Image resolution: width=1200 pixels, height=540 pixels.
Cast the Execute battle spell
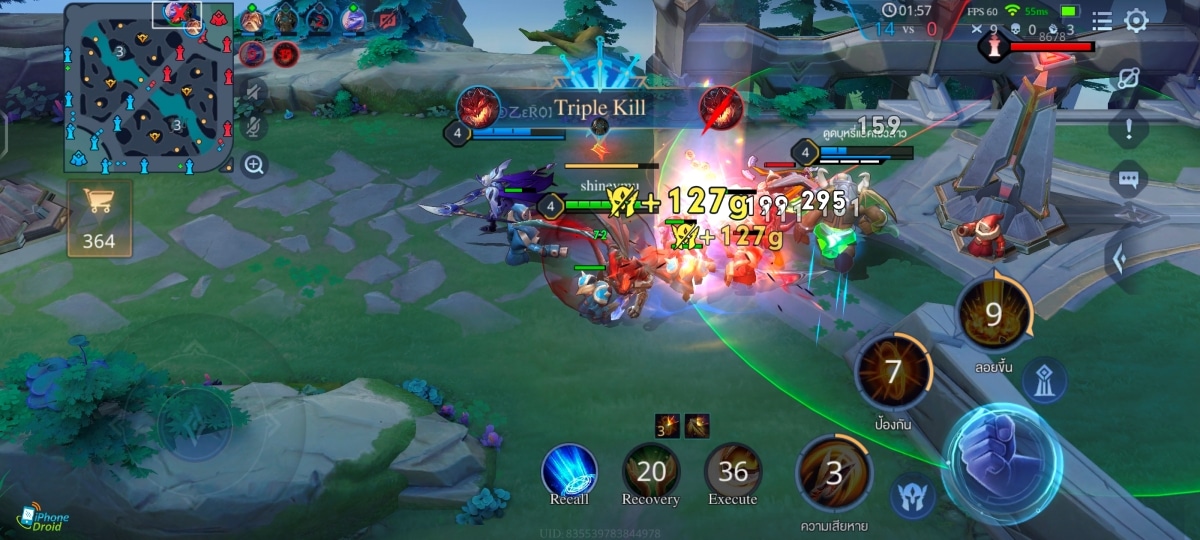click(733, 472)
